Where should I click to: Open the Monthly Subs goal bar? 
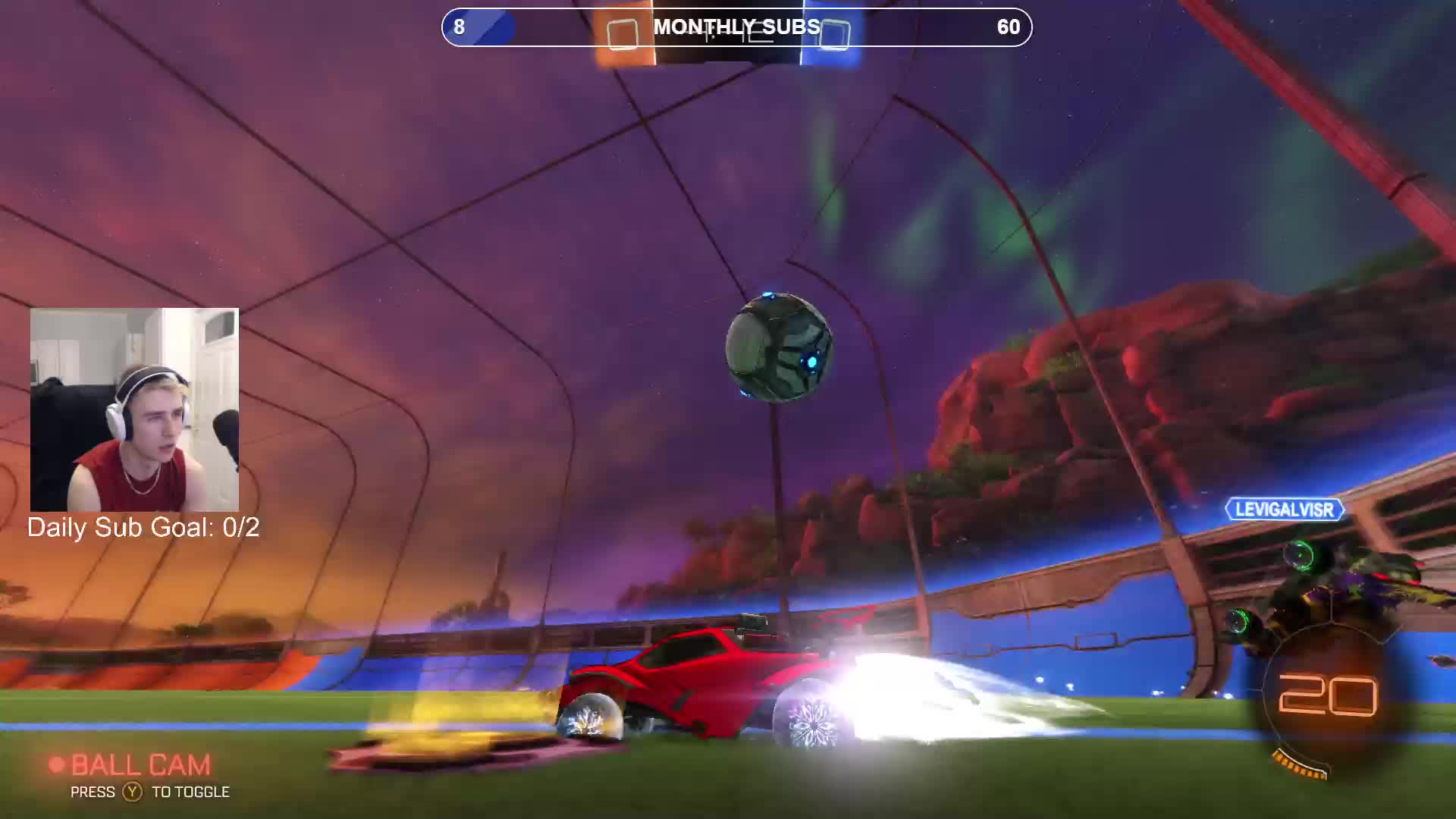pos(736,27)
